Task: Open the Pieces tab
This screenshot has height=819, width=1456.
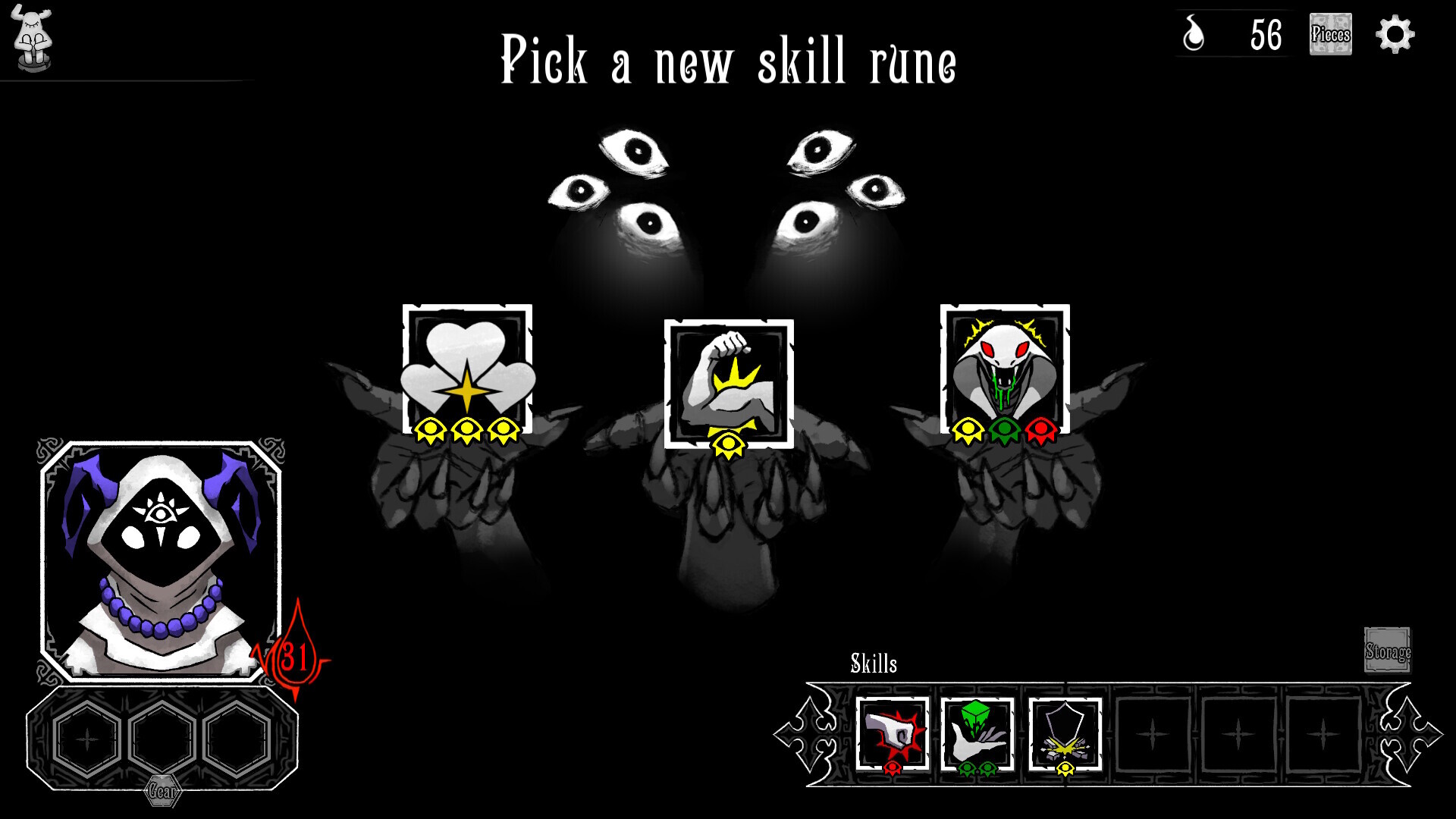Action: coord(1332,33)
